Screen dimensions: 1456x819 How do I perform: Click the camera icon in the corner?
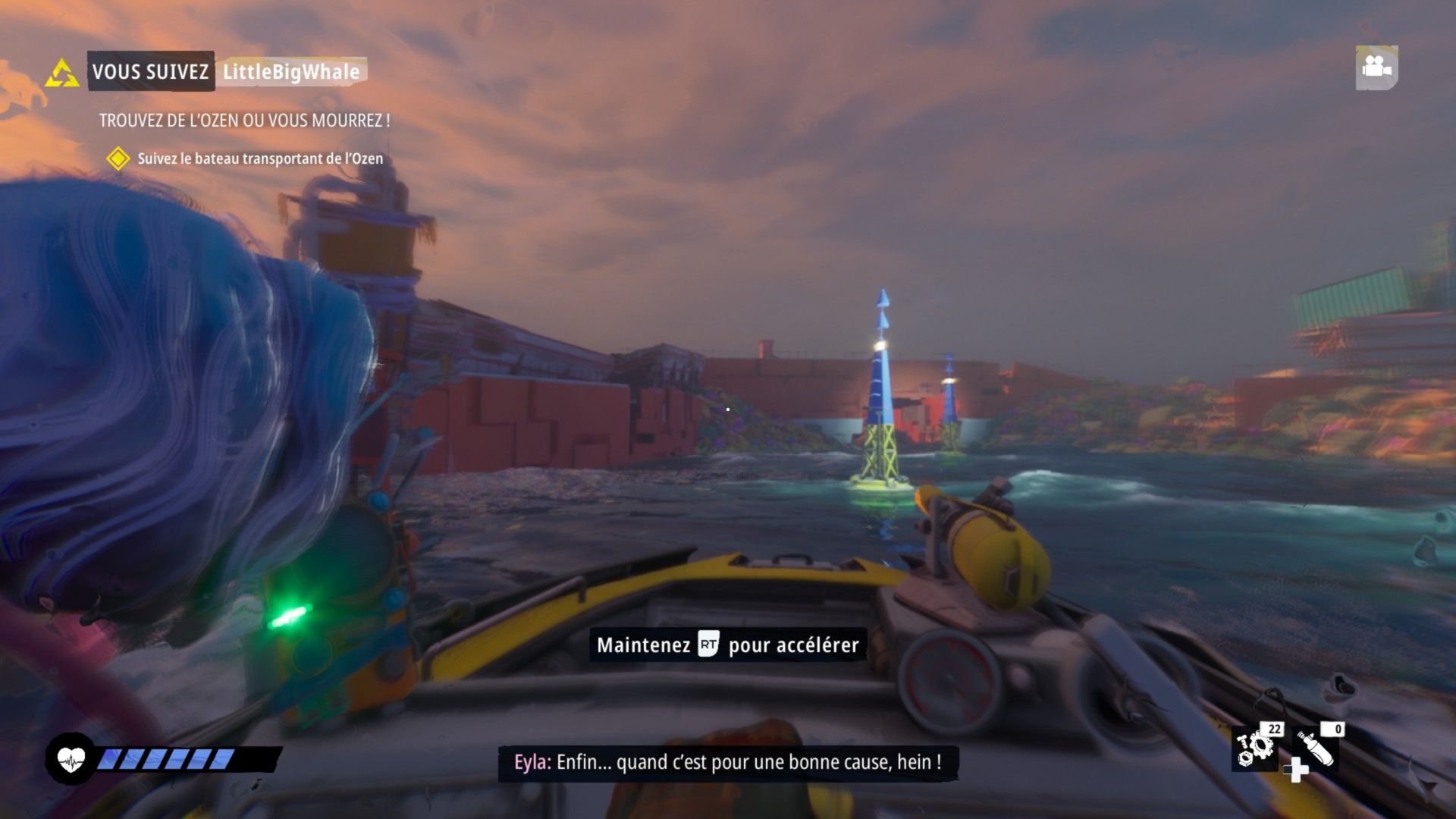tap(1376, 67)
